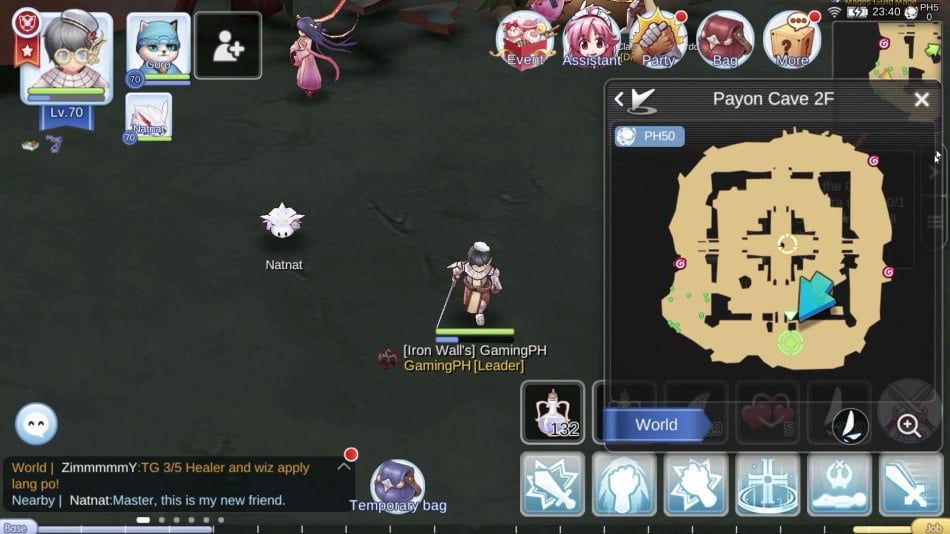The width and height of the screenshot is (950, 534).
Task: Open the Assistant menu
Action: (591, 40)
